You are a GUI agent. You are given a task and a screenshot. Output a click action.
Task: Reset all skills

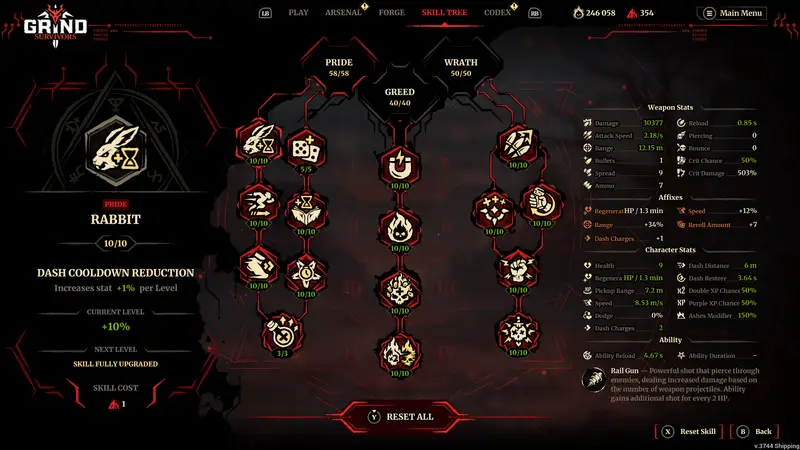tap(400, 416)
